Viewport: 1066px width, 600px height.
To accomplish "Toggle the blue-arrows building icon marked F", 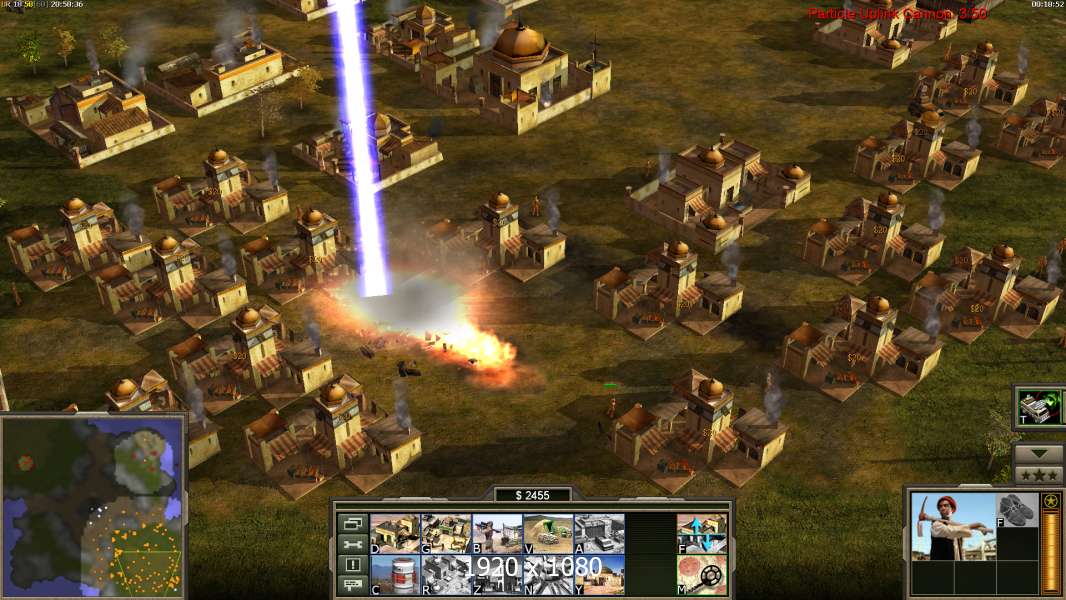I will coord(701,534).
